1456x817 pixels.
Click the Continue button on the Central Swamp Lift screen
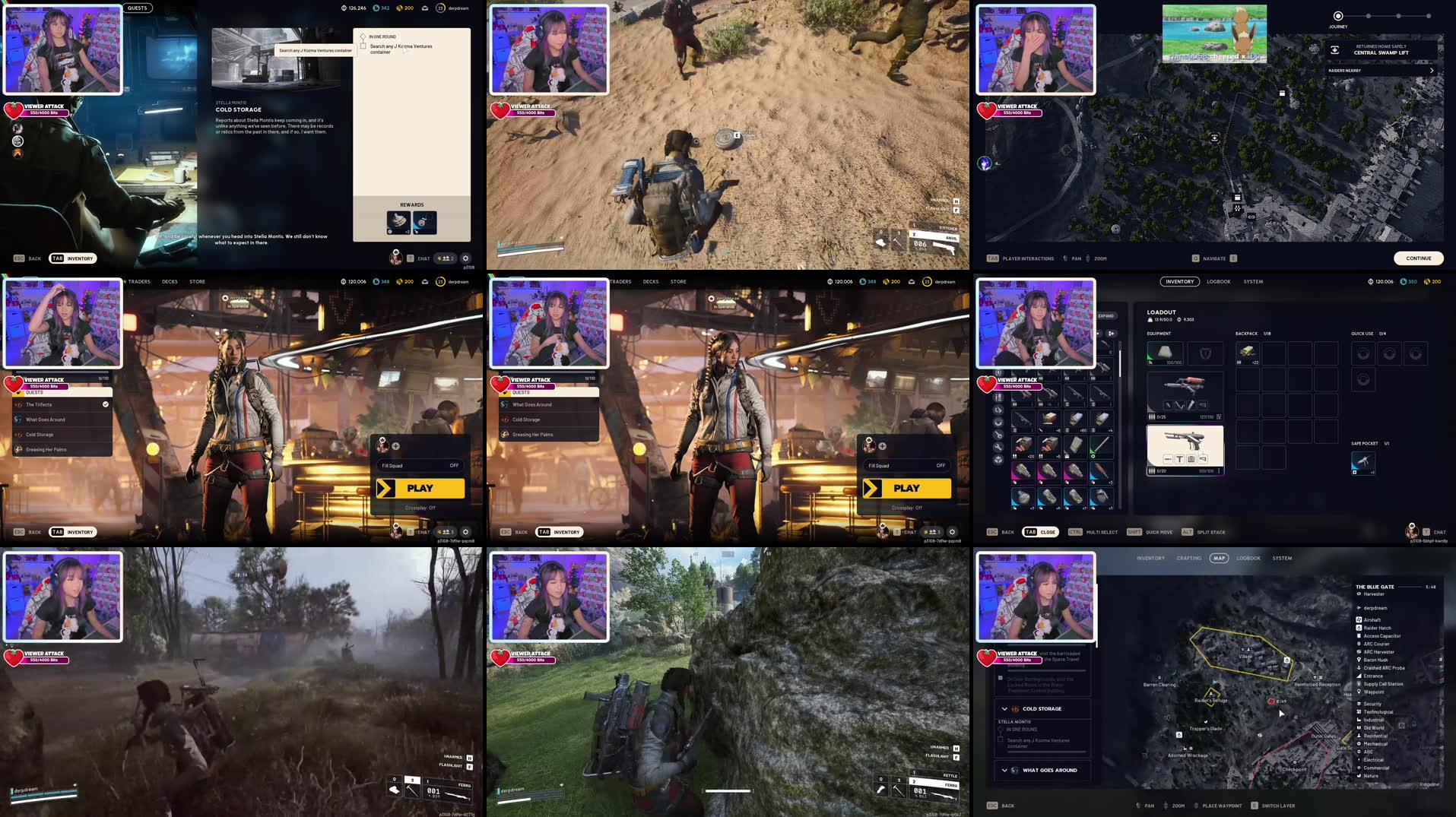click(1417, 258)
